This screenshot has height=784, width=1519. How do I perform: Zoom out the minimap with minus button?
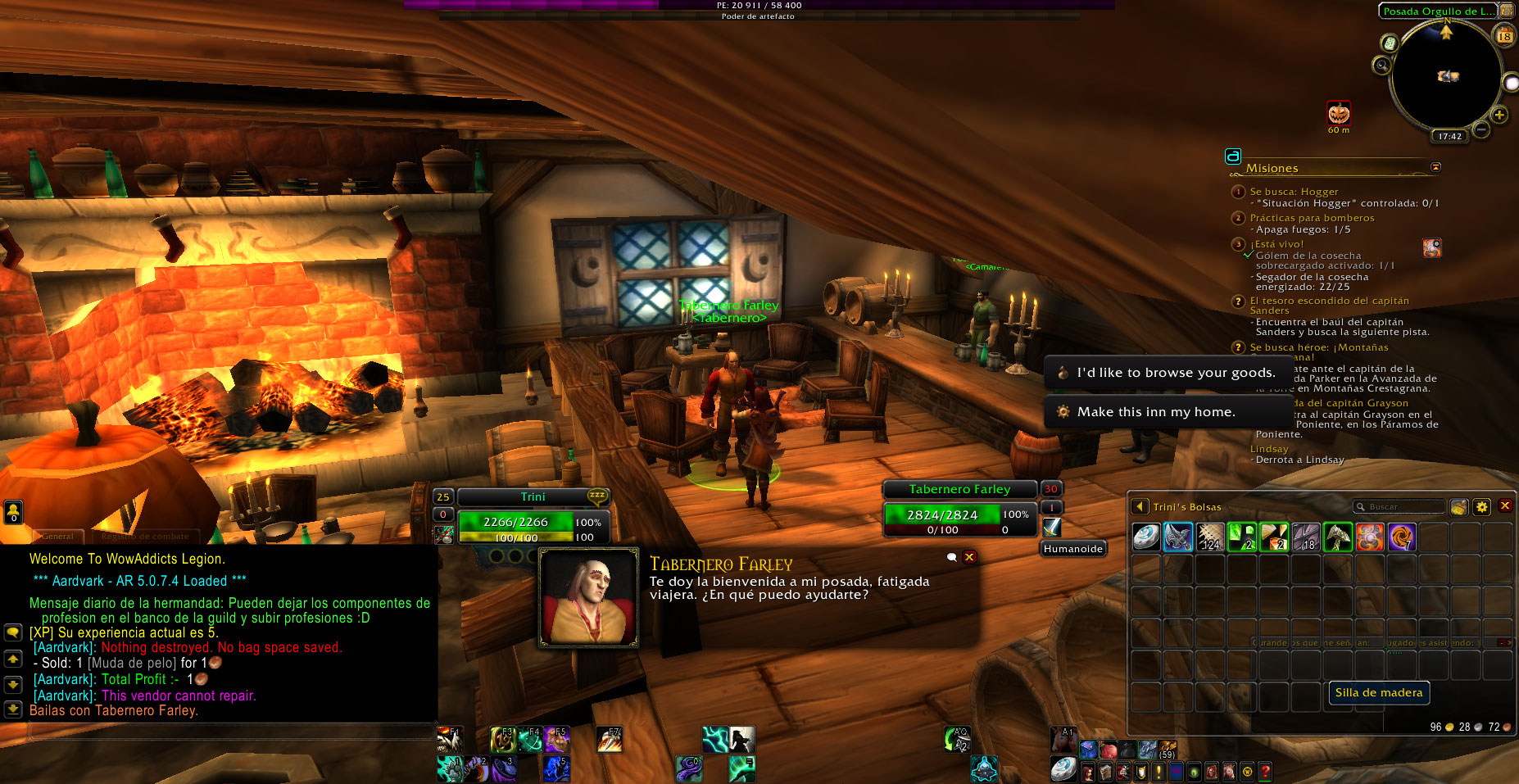click(1481, 129)
